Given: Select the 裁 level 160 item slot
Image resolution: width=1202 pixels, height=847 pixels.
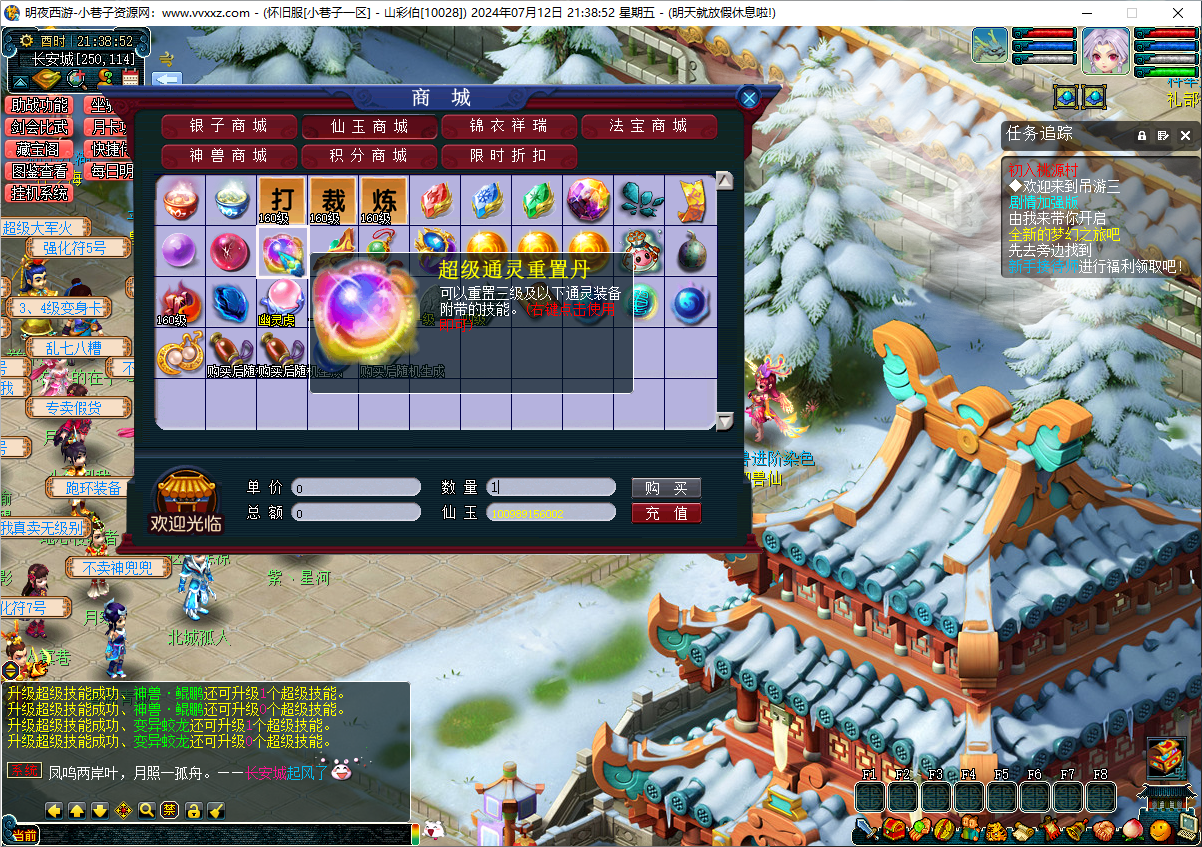Looking at the screenshot, I should [x=333, y=200].
